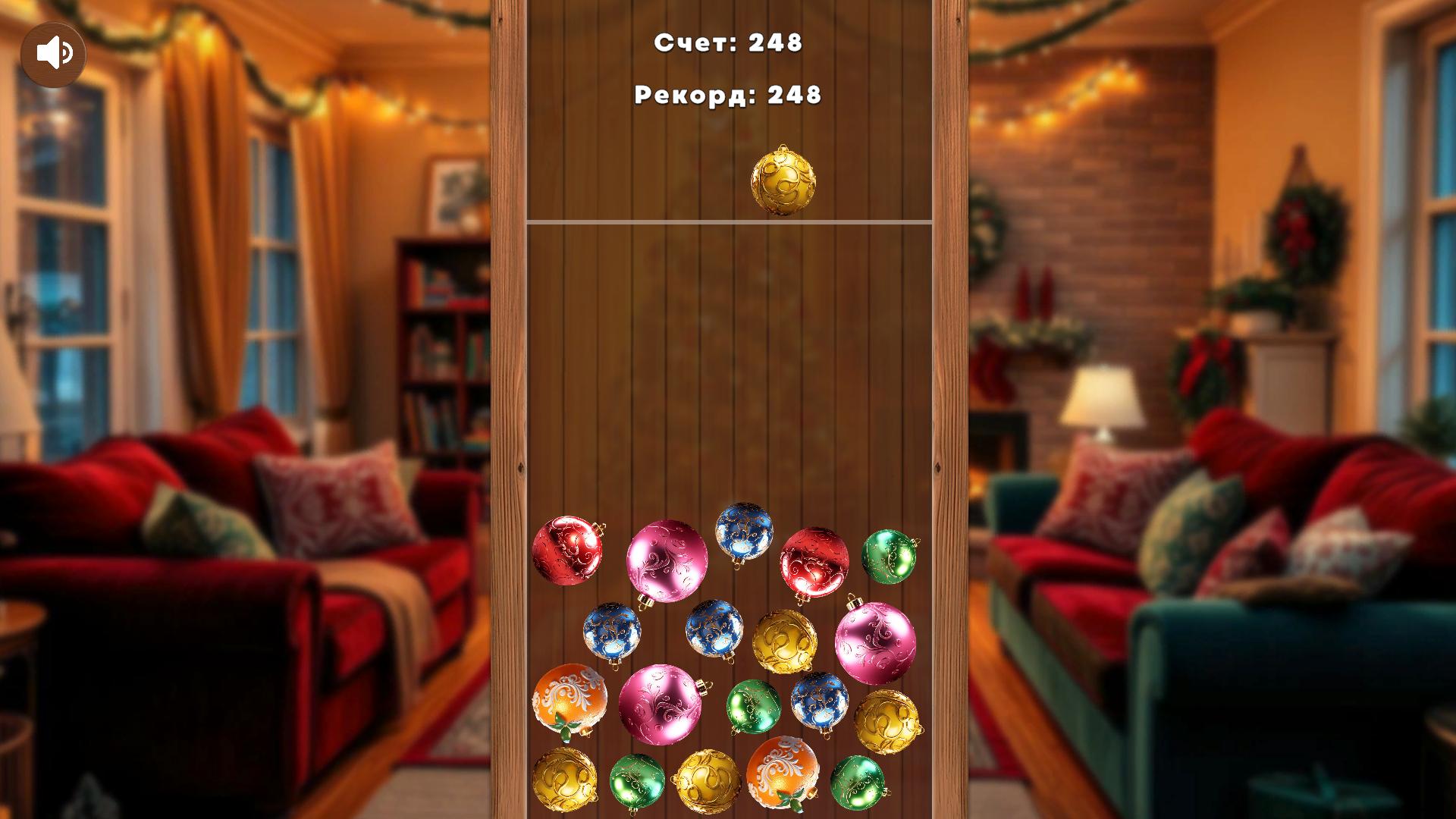Click the Рекорд: 248 record label
Viewport: 1456px width, 819px height.
pyautogui.click(x=728, y=95)
